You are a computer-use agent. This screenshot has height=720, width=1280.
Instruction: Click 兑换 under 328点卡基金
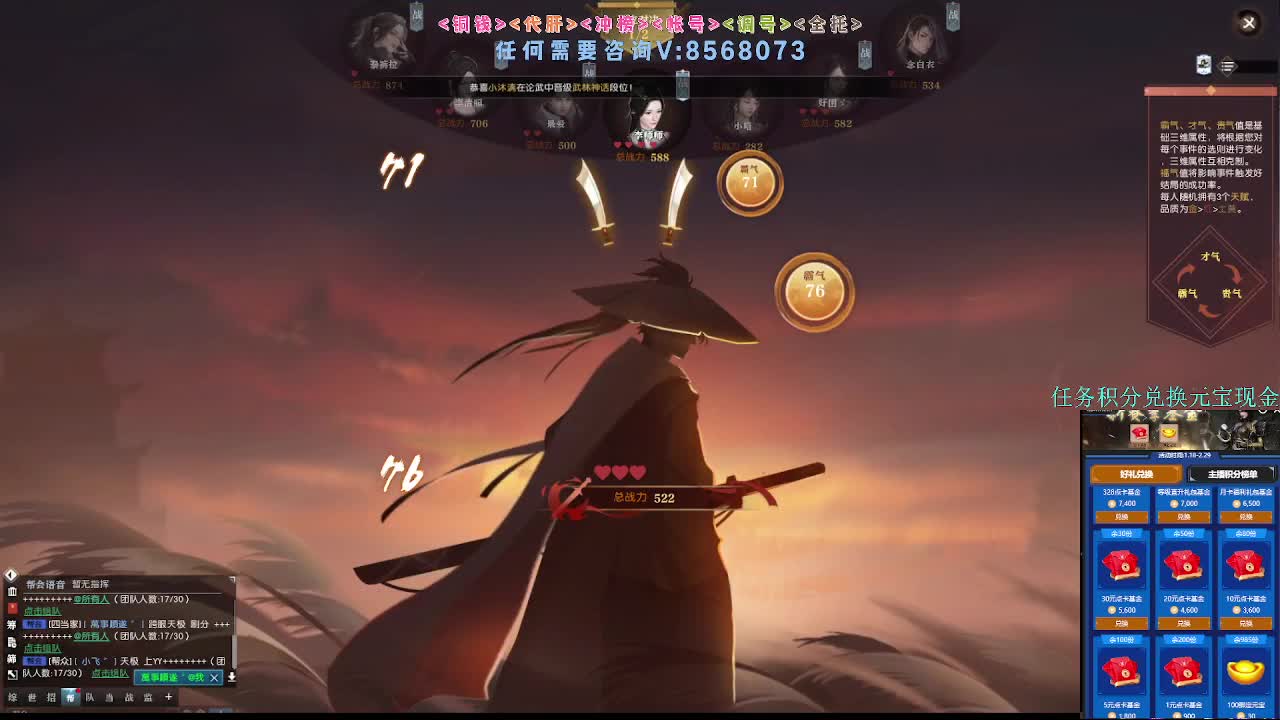1122,519
